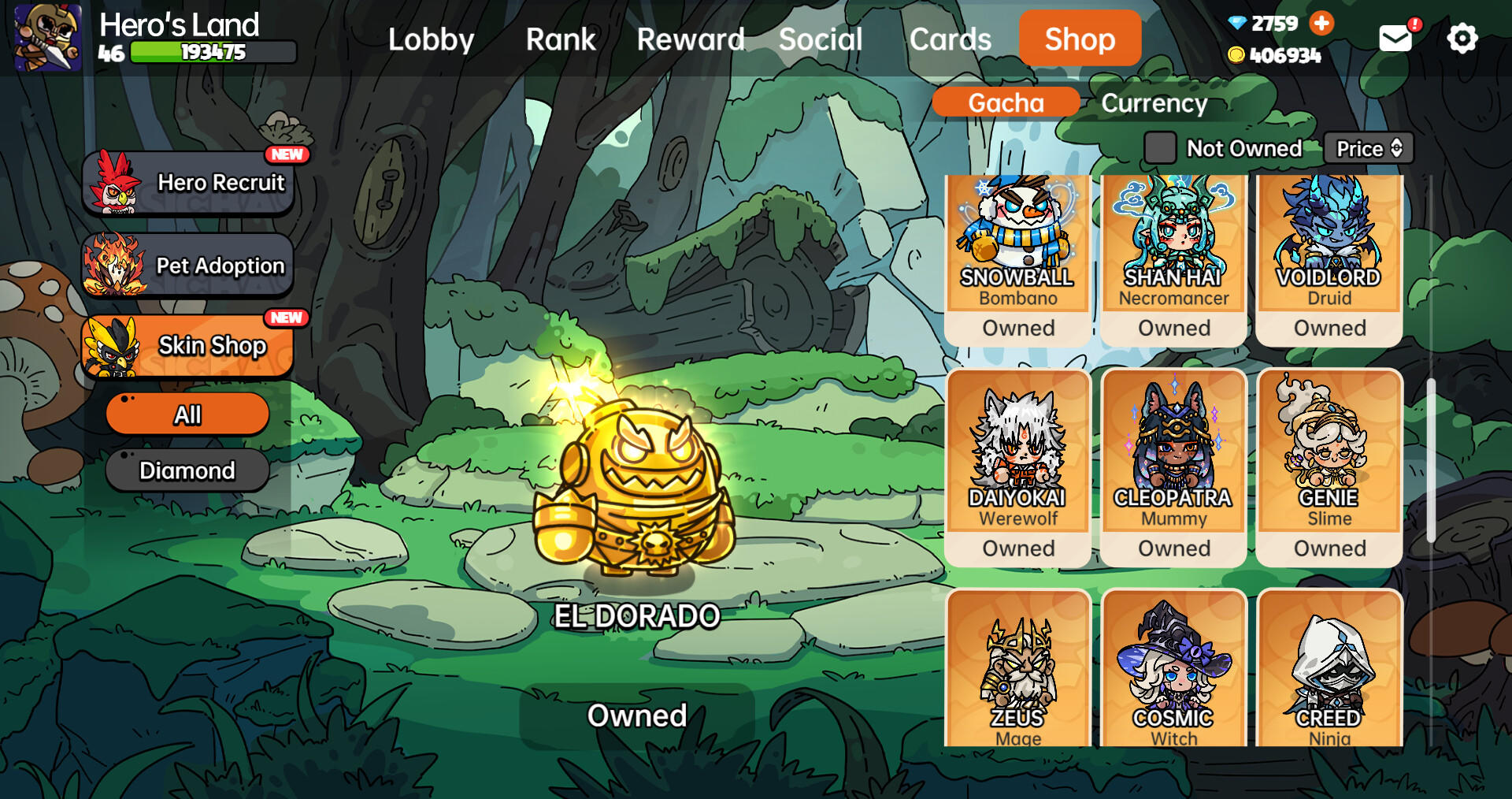The width and height of the screenshot is (1512, 799).
Task: Select the Gacha tab button
Action: click(x=1006, y=102)
